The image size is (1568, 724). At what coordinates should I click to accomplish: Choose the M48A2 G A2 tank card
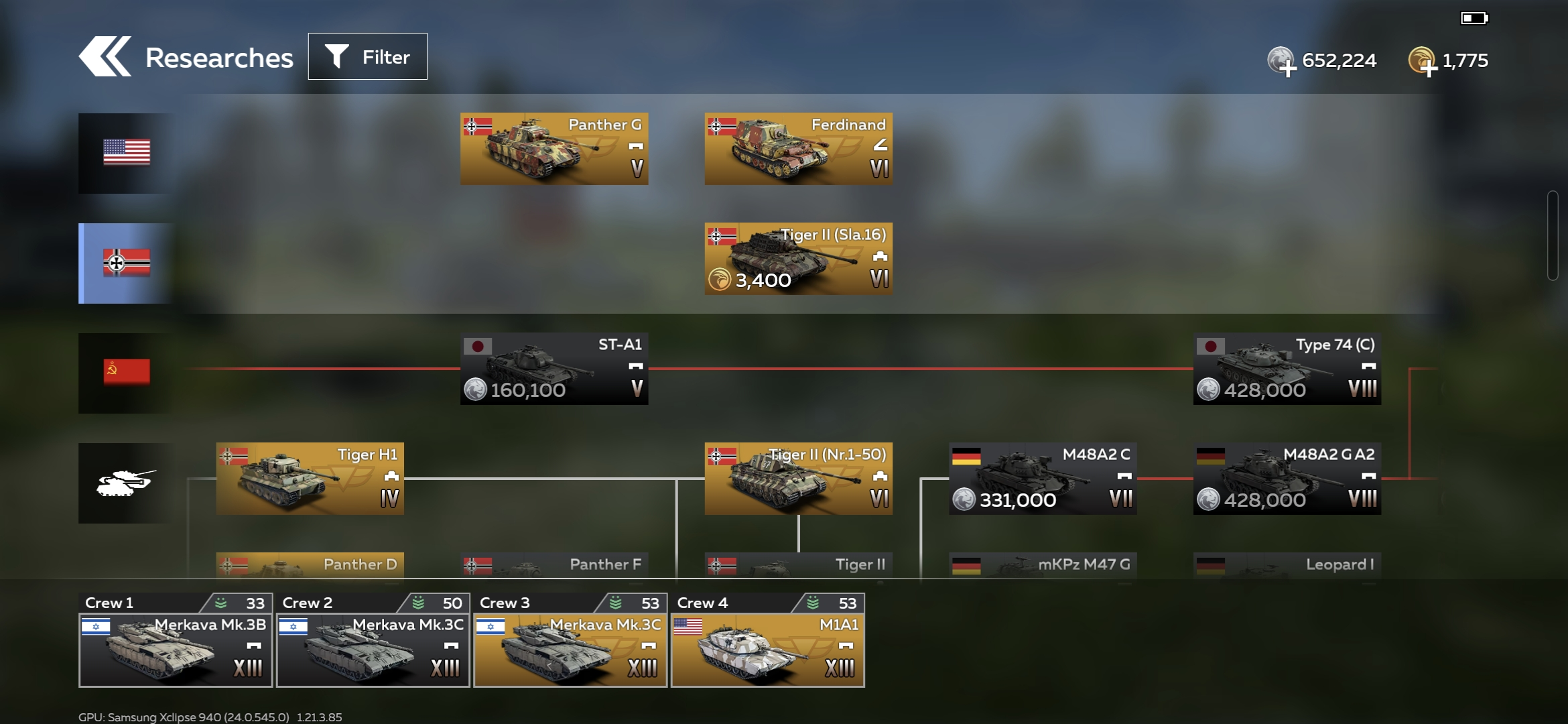click(1287, 479)
